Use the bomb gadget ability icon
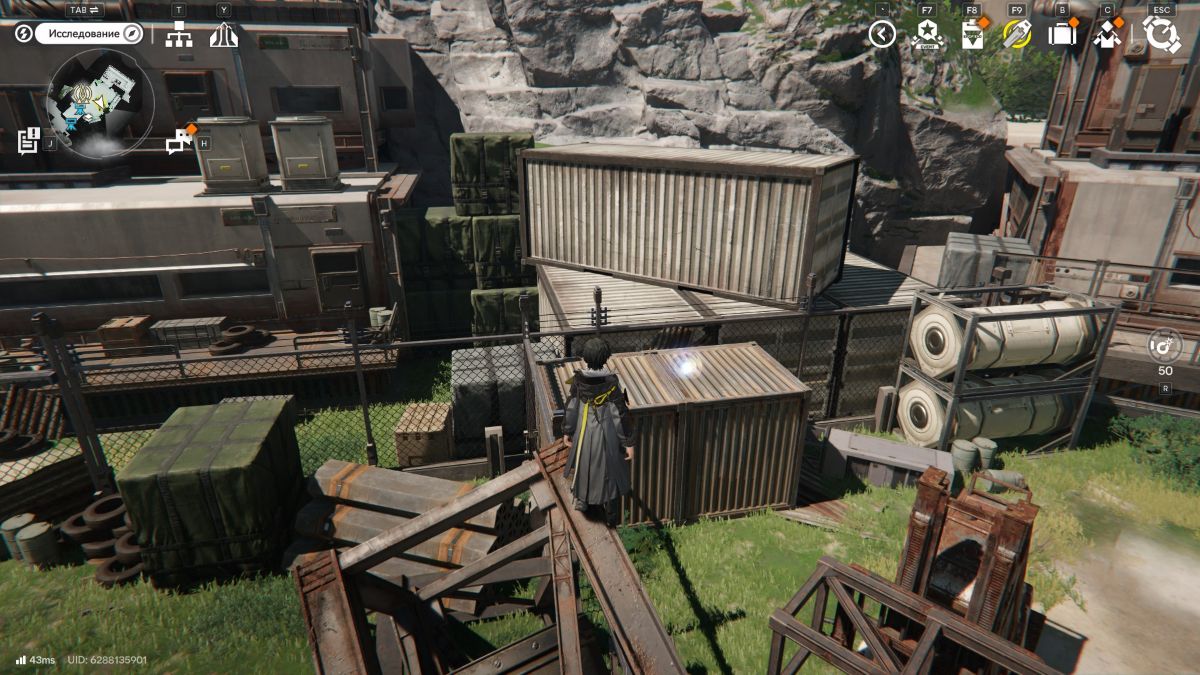1200x675 pixels. (1165, 346)
